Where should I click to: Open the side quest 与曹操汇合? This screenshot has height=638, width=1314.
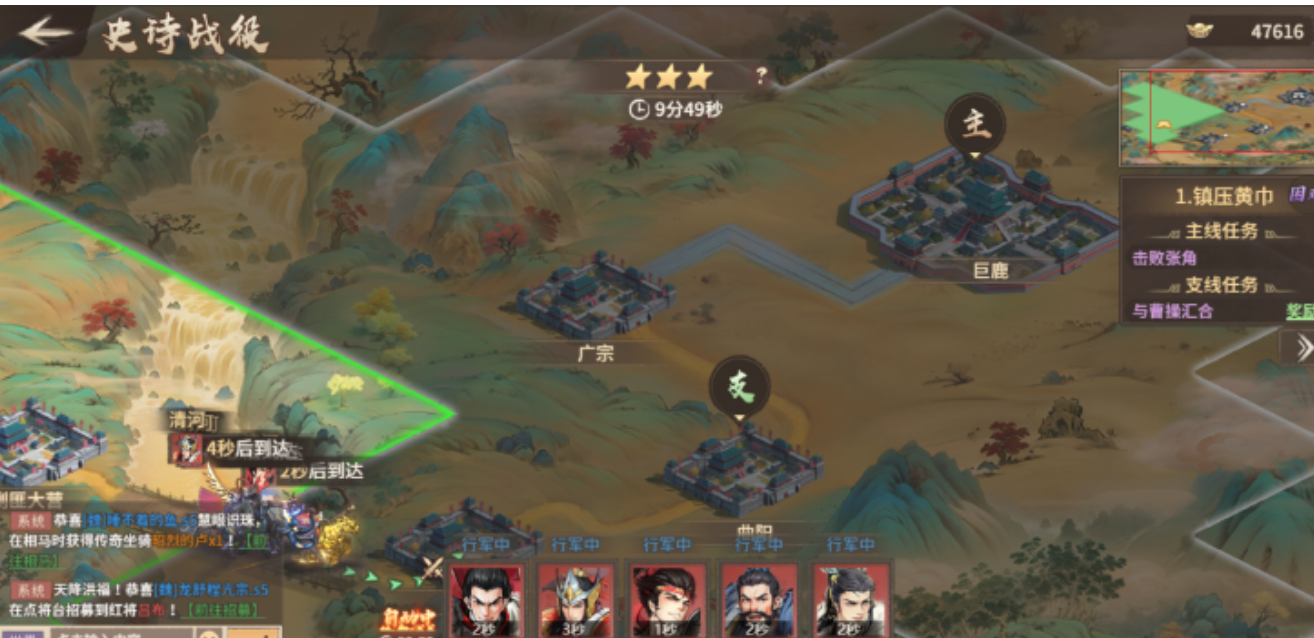point(1173,311)
